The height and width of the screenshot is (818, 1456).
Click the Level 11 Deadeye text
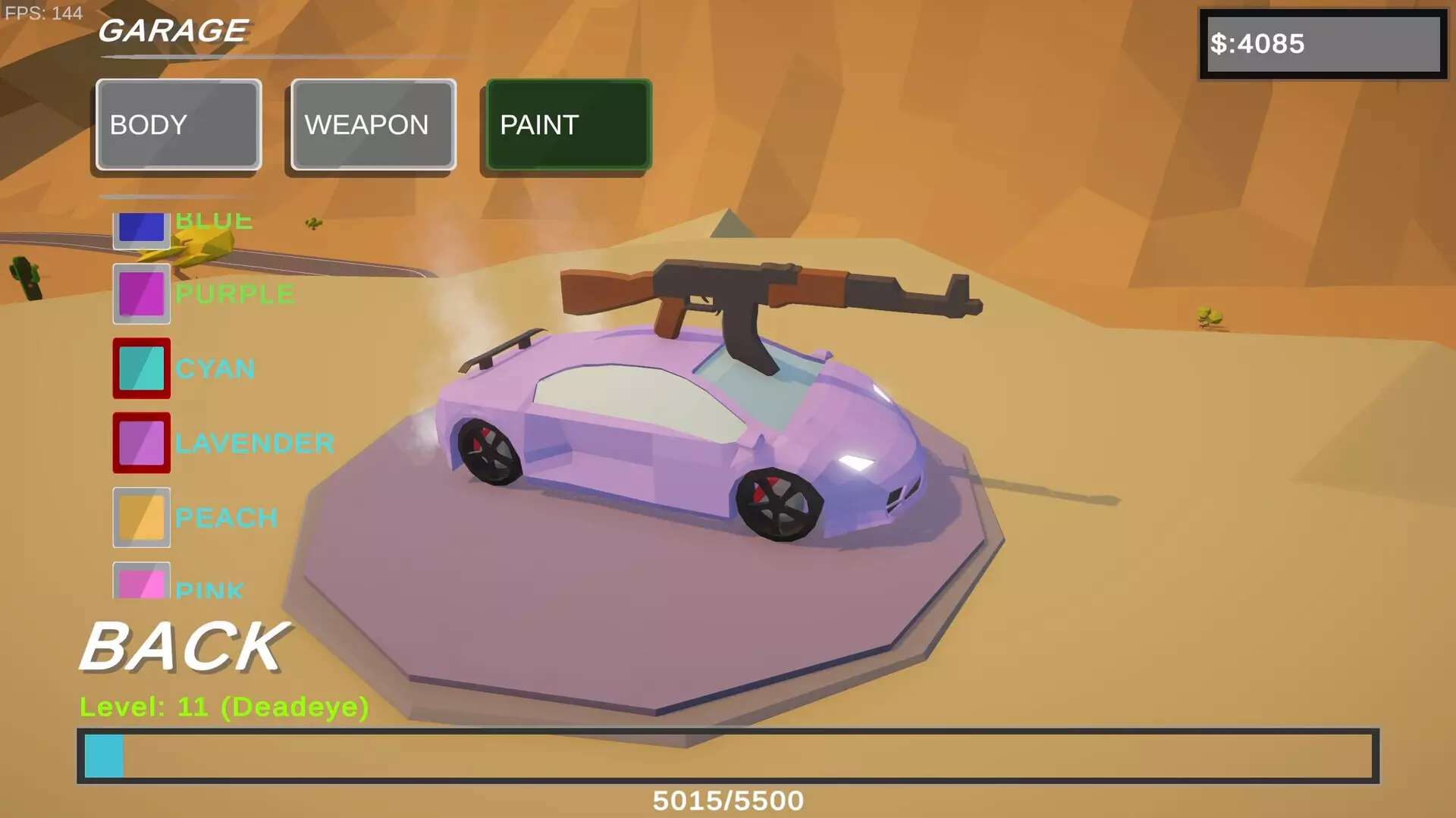point(224,706)
